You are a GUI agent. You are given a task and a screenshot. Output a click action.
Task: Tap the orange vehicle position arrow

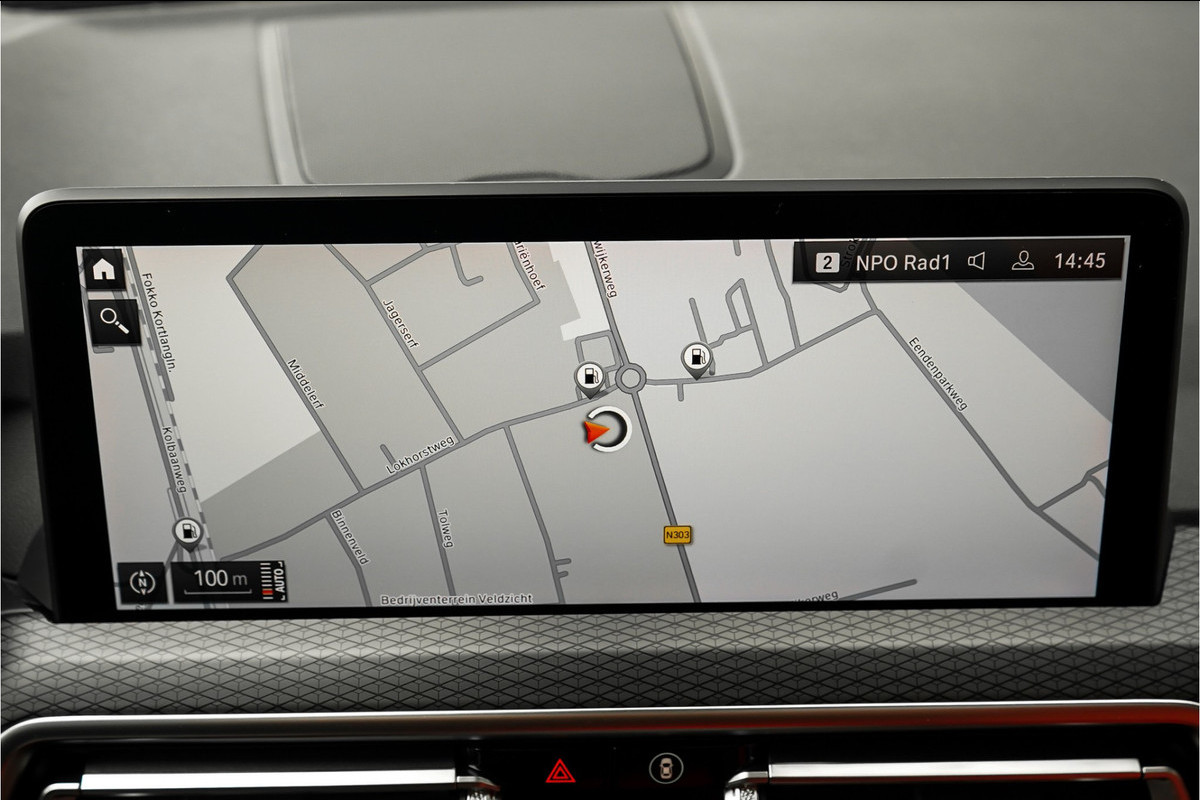pyautogui.click(x=597, y=431)
